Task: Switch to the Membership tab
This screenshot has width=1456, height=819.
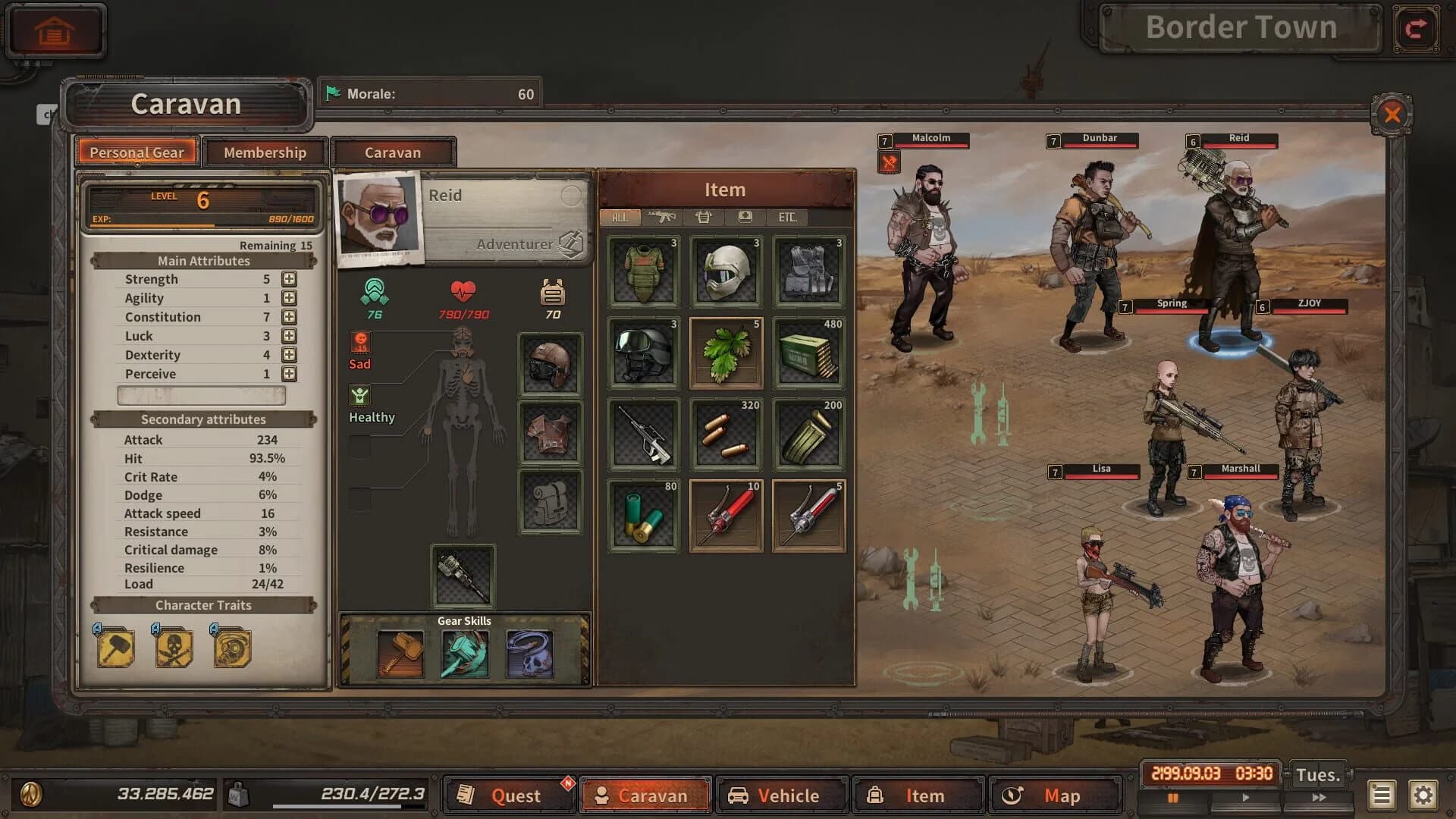Action: click(x=266, y=152)
